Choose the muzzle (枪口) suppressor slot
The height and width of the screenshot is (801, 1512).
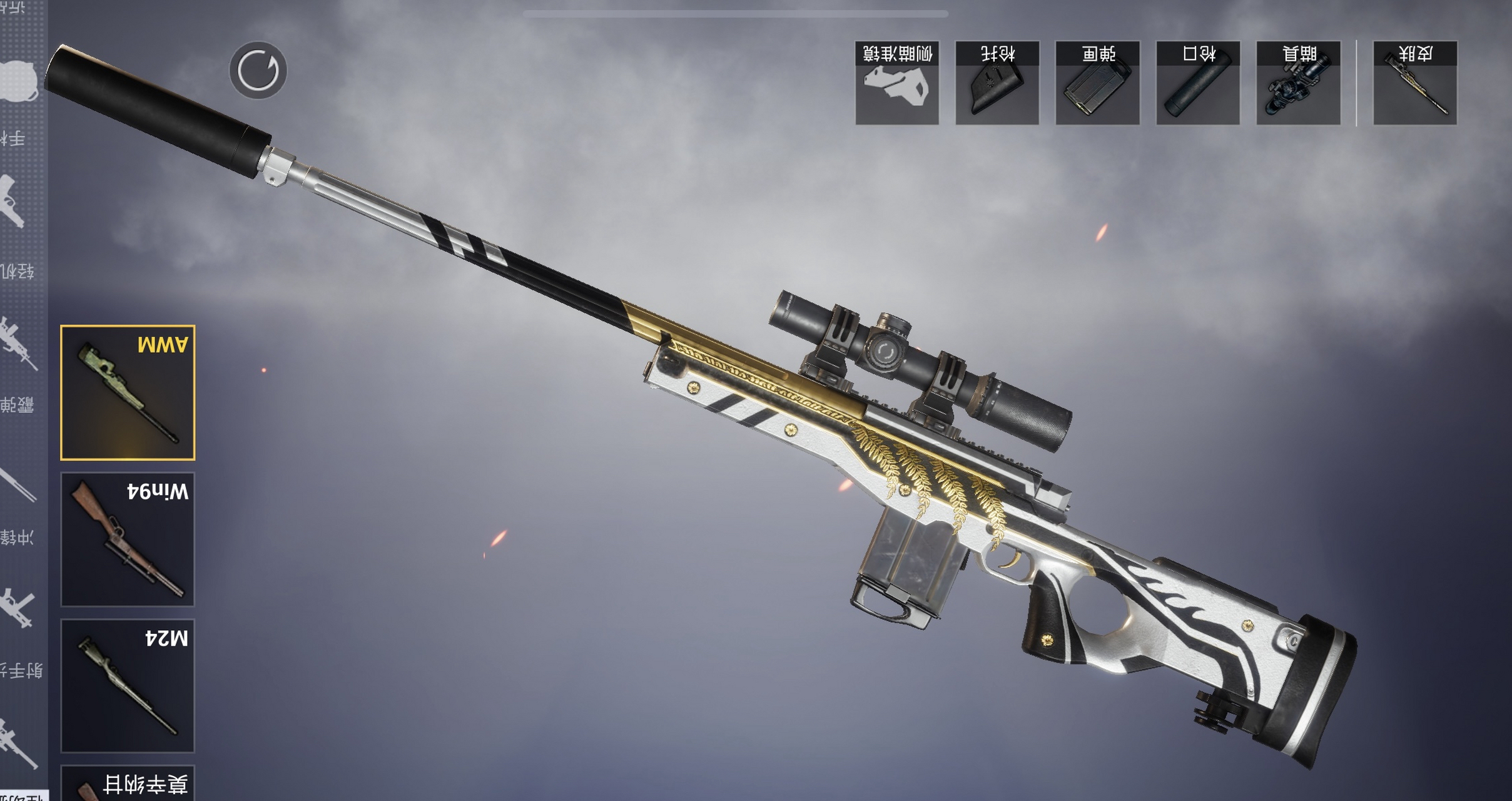point(1198,83)
